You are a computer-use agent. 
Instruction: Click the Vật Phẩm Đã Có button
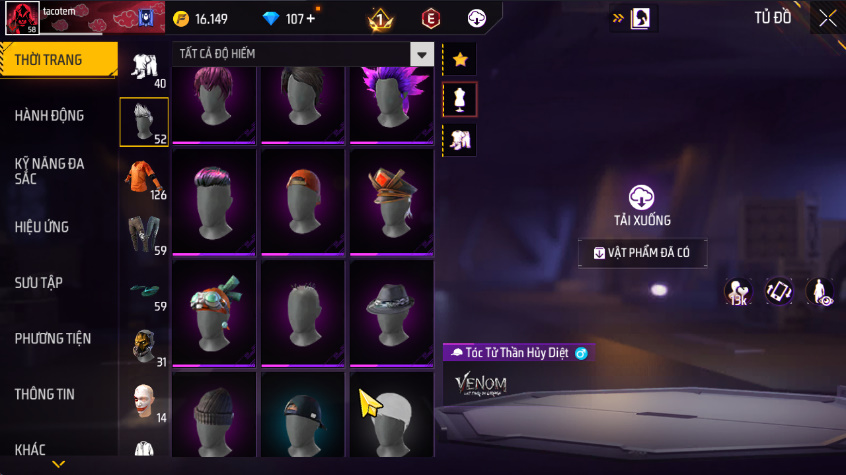pos(642,253)
